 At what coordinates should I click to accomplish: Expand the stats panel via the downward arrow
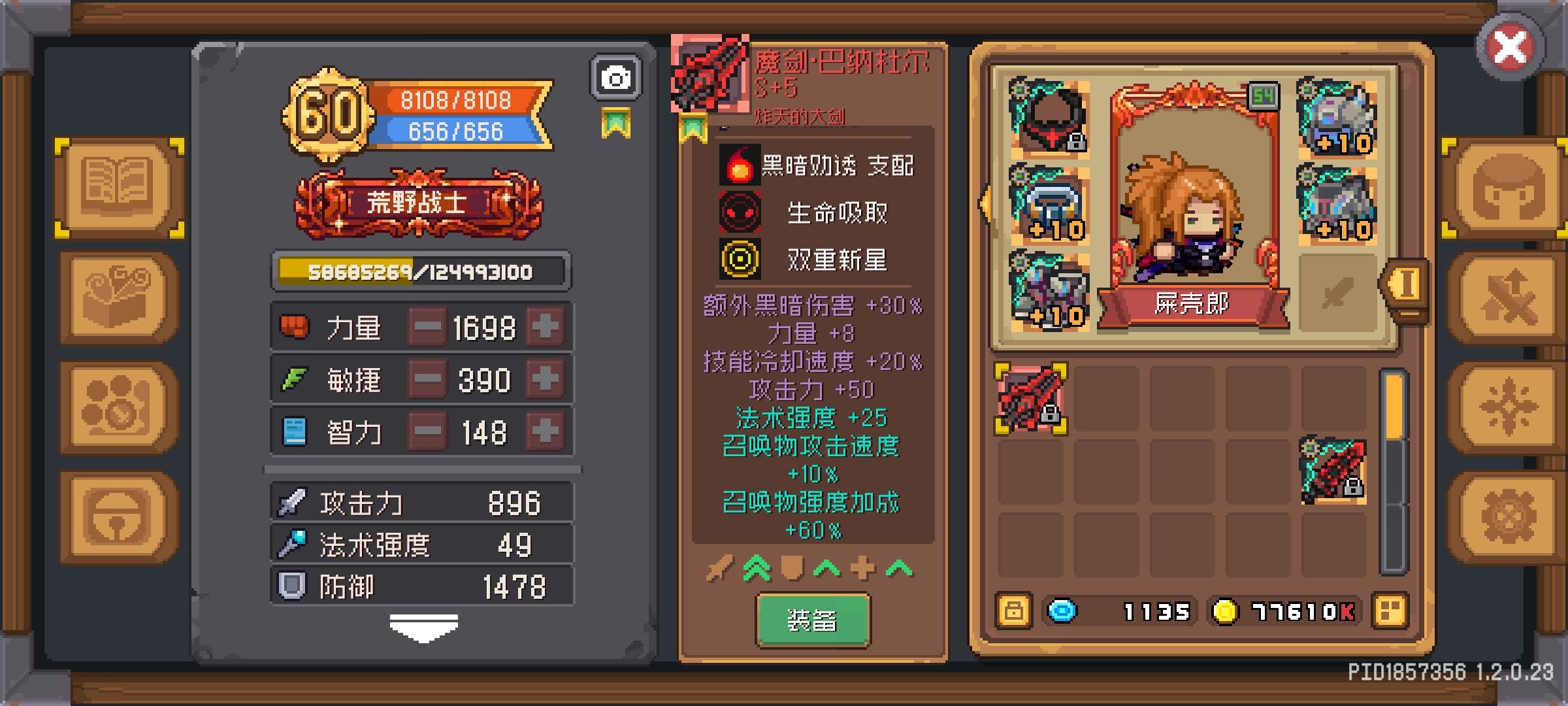(425, 628)
